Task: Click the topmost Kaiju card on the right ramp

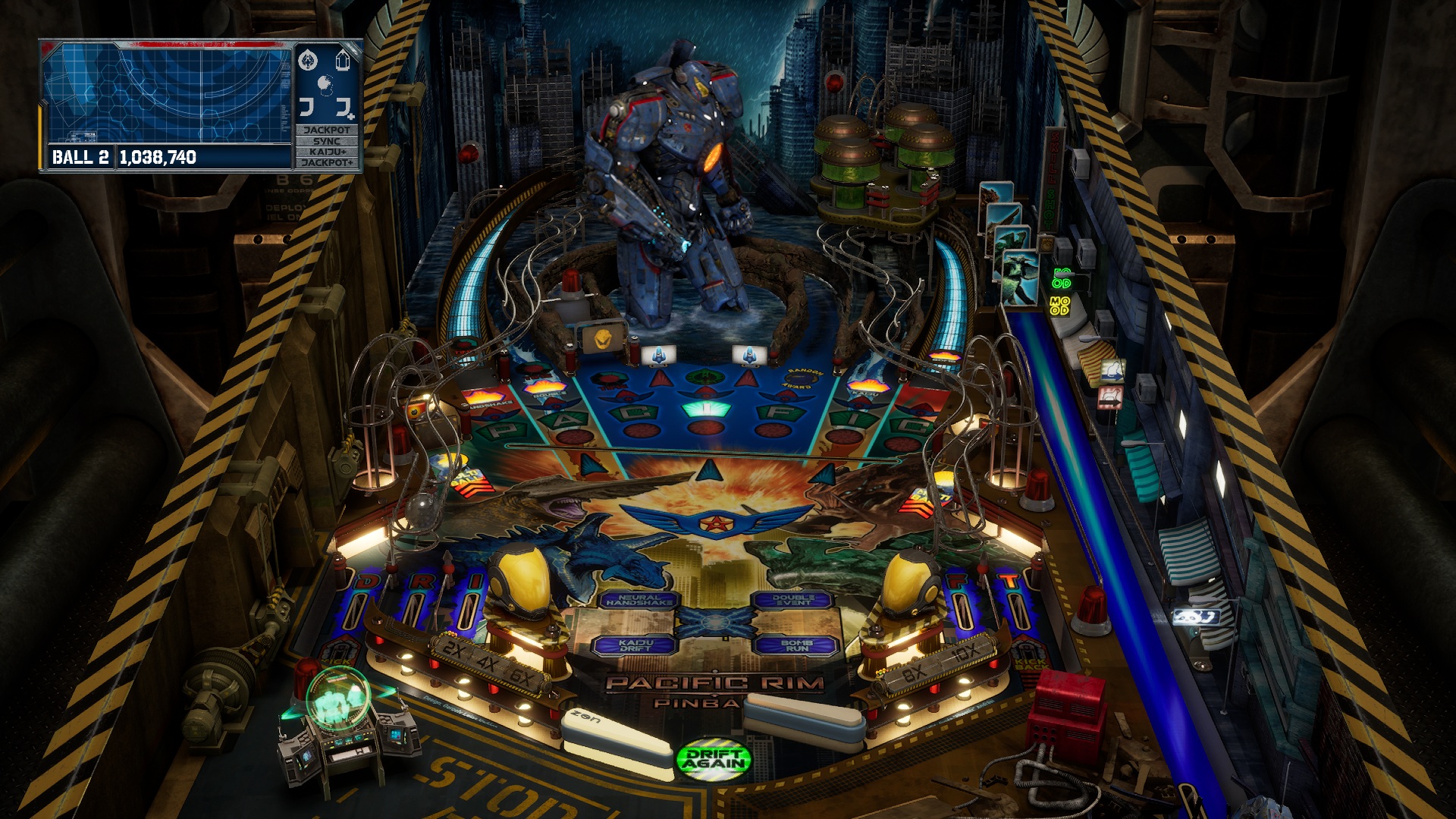Action: click(x=995, y=193)
